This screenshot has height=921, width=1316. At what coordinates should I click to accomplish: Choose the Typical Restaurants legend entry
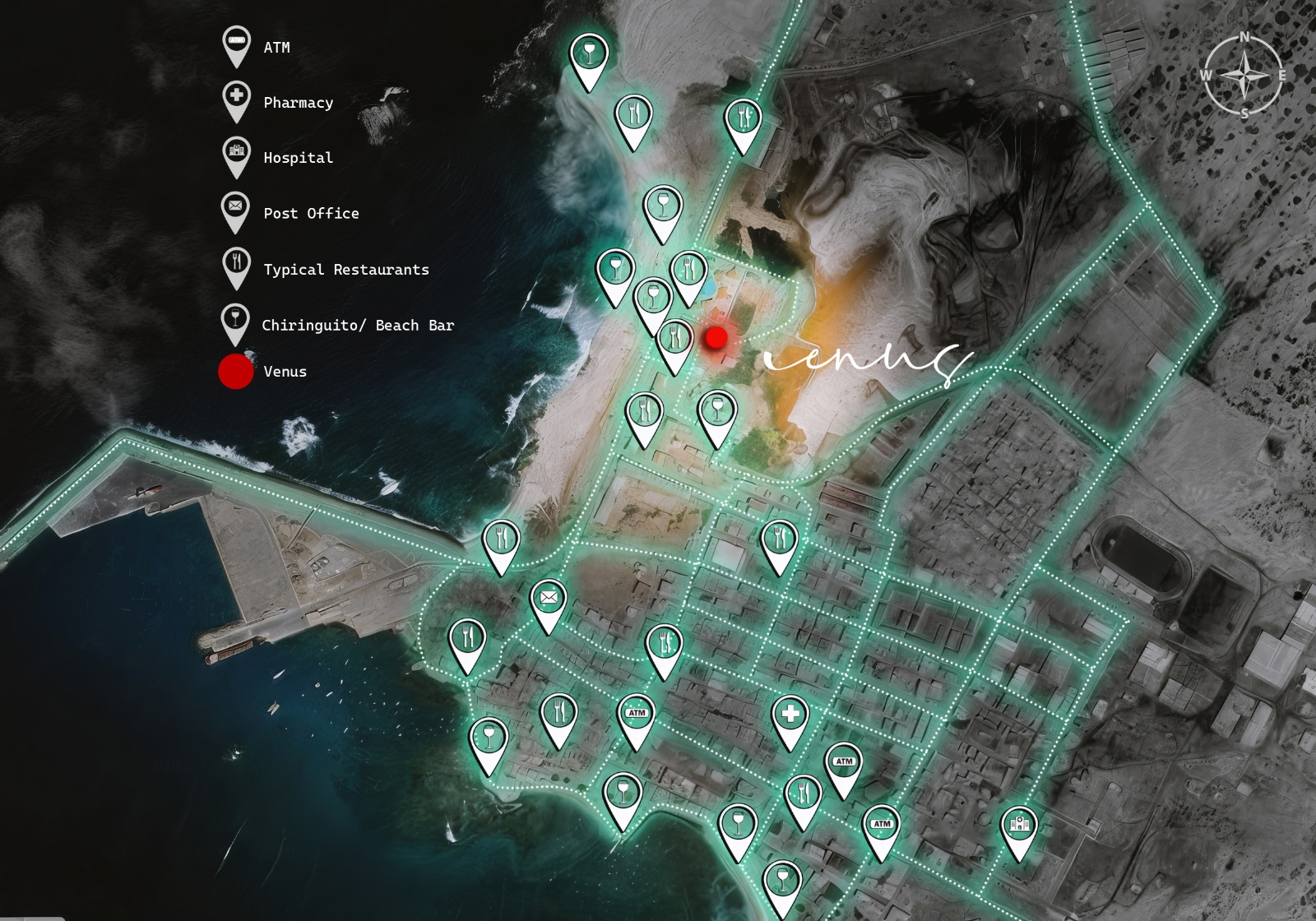coord(345,270)
